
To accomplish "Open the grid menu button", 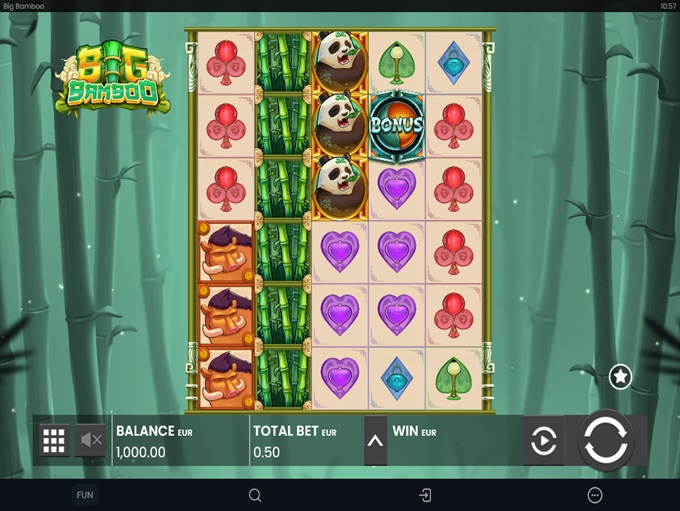I will 54,440.
